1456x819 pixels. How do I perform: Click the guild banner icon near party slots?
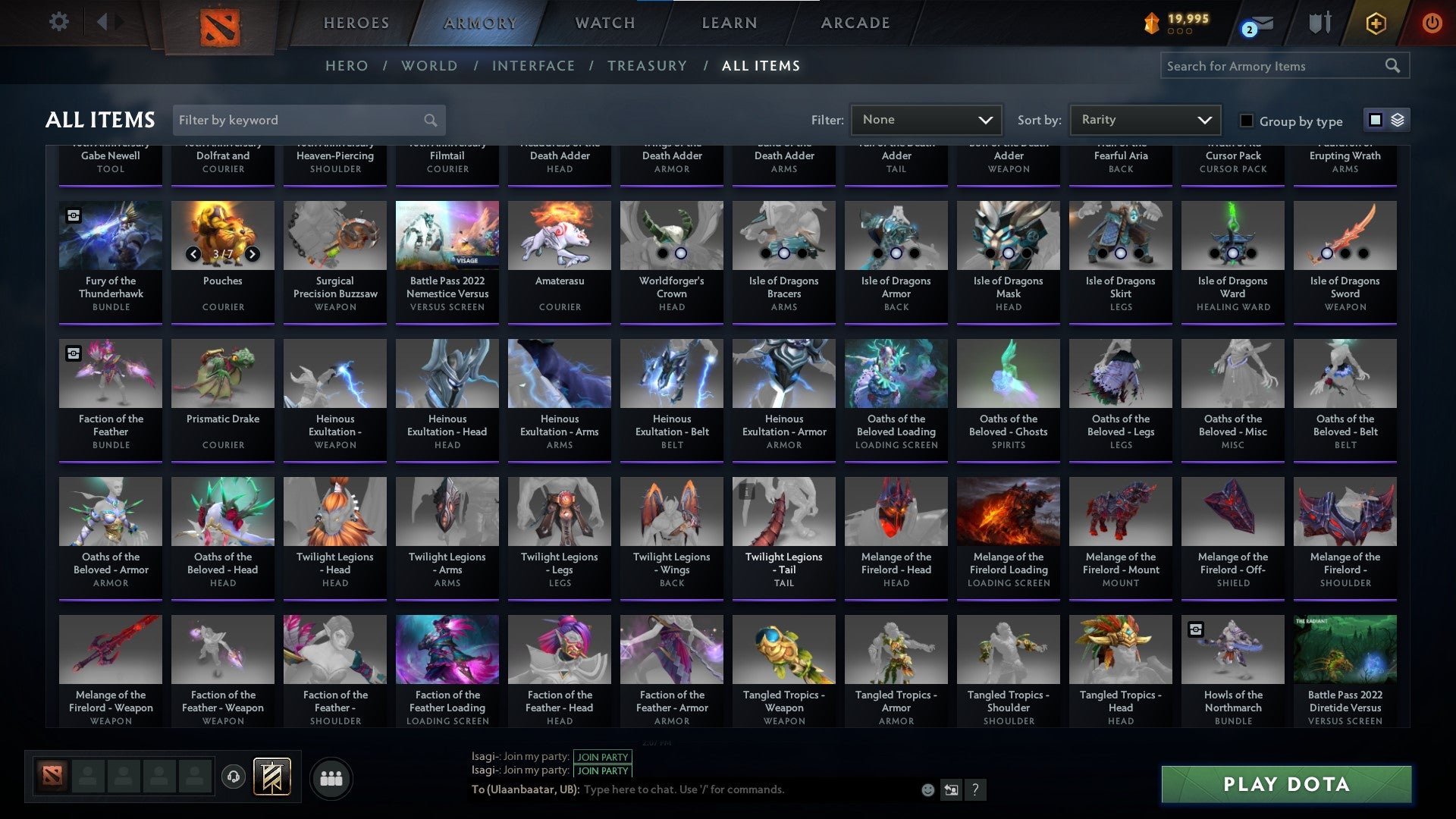(273, 777)
